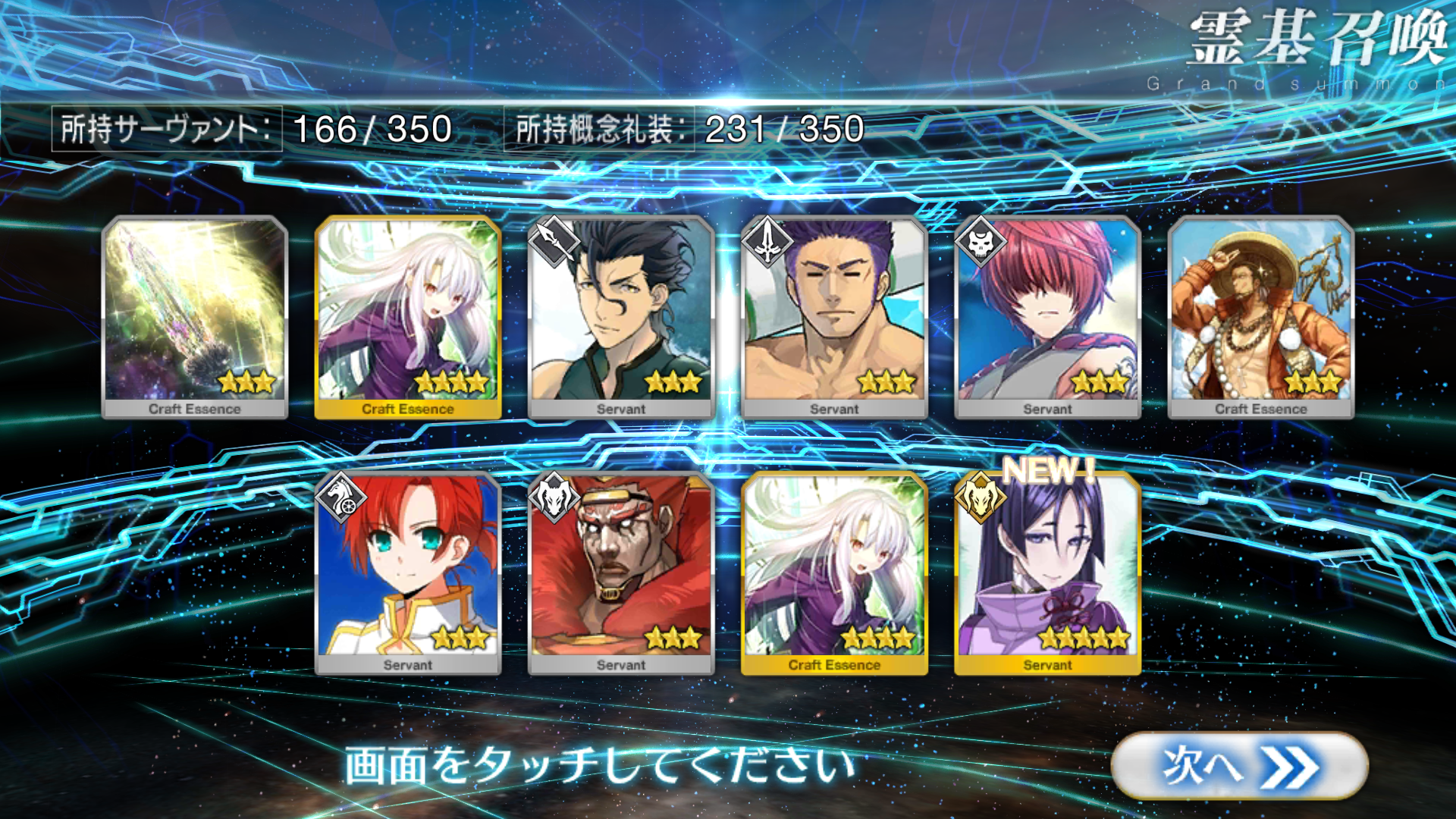The image size is (1456, 819).
Task: Choose the black-haired Lancer Servant card
Action: click(621, 317)
